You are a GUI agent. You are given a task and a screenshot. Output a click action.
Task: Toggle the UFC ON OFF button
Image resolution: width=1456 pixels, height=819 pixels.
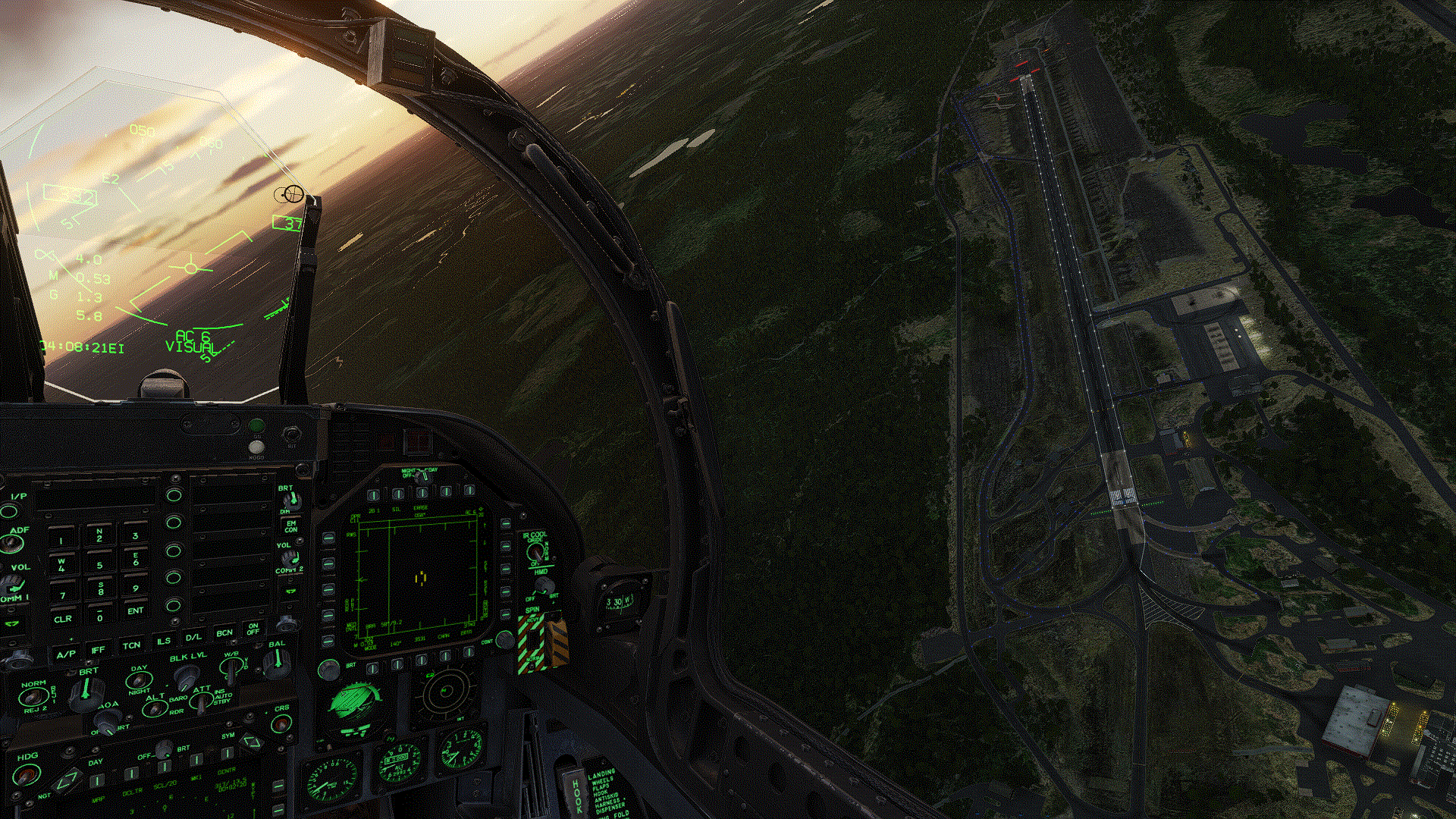click(x=253, y=629)
